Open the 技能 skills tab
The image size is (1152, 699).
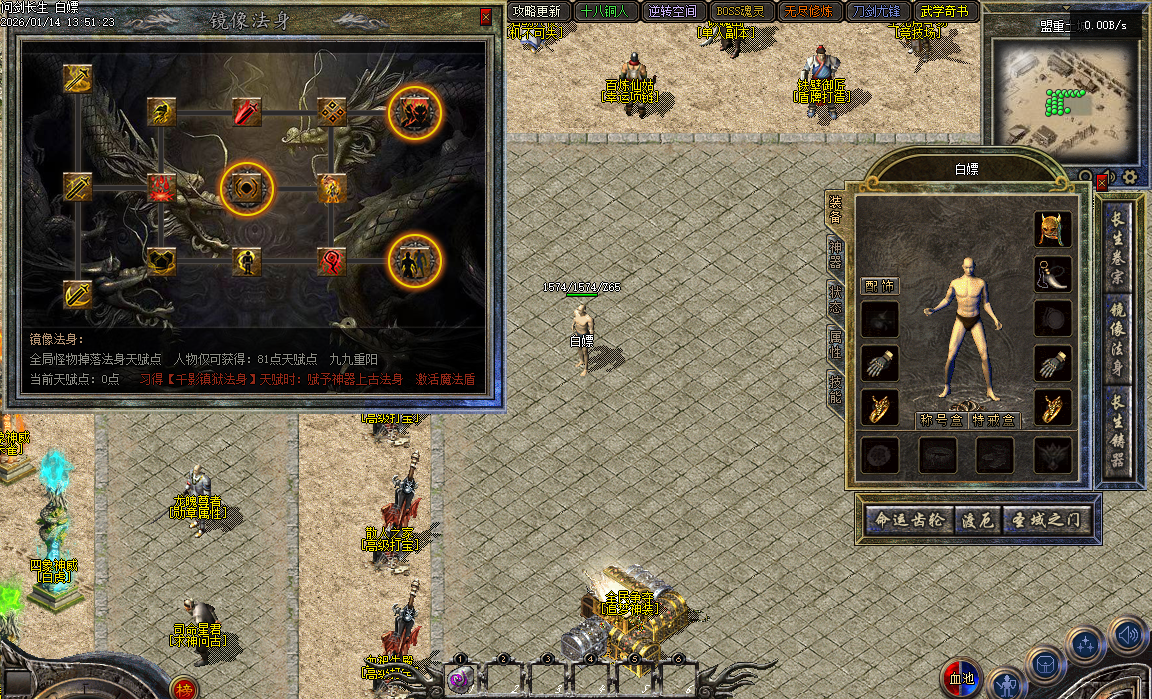[836, 390]
